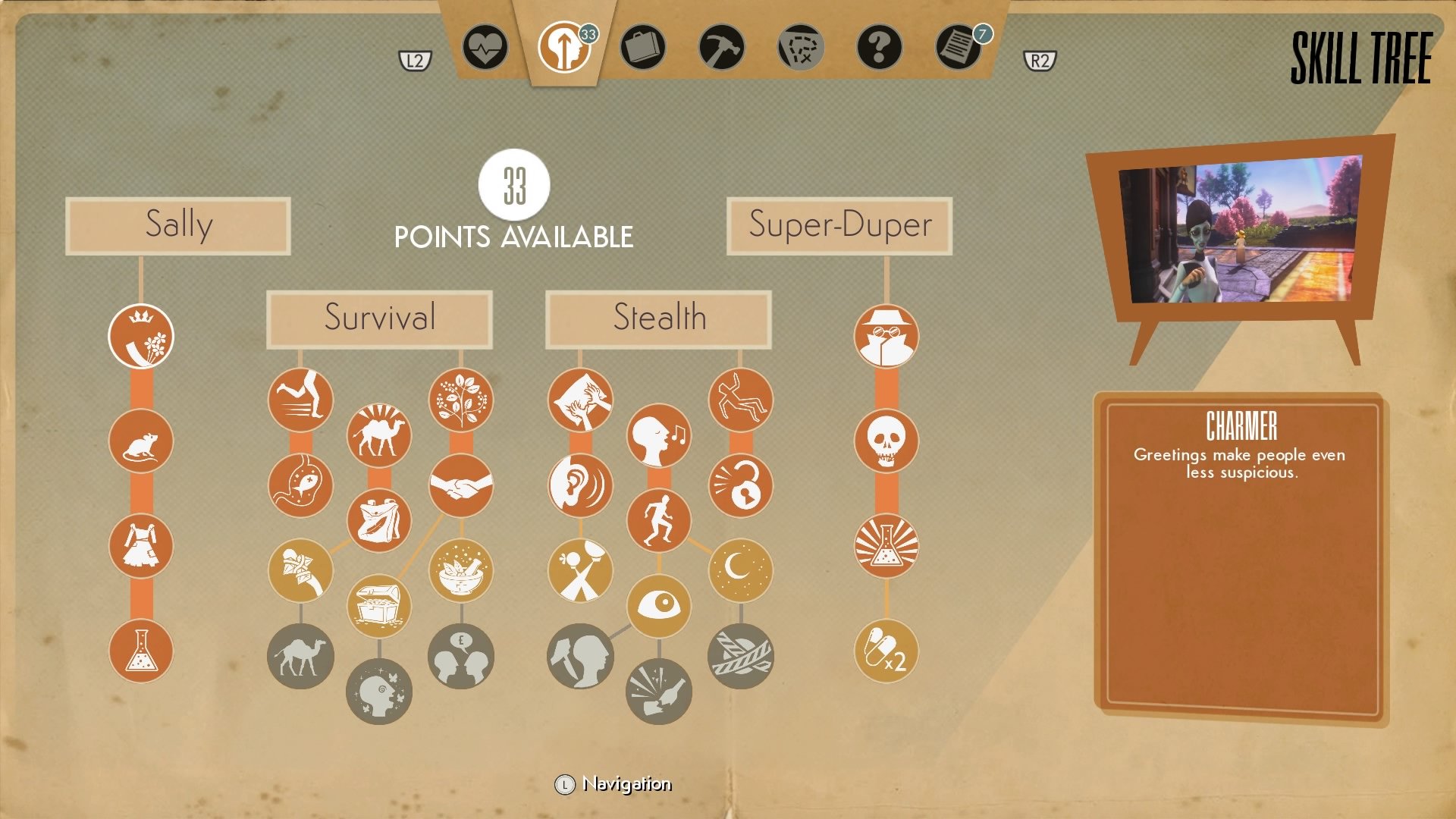Select the camel skill in the Survival tree
Image resolution: width=1456 pixels, height=819 pixels.
tap(379, 433)
